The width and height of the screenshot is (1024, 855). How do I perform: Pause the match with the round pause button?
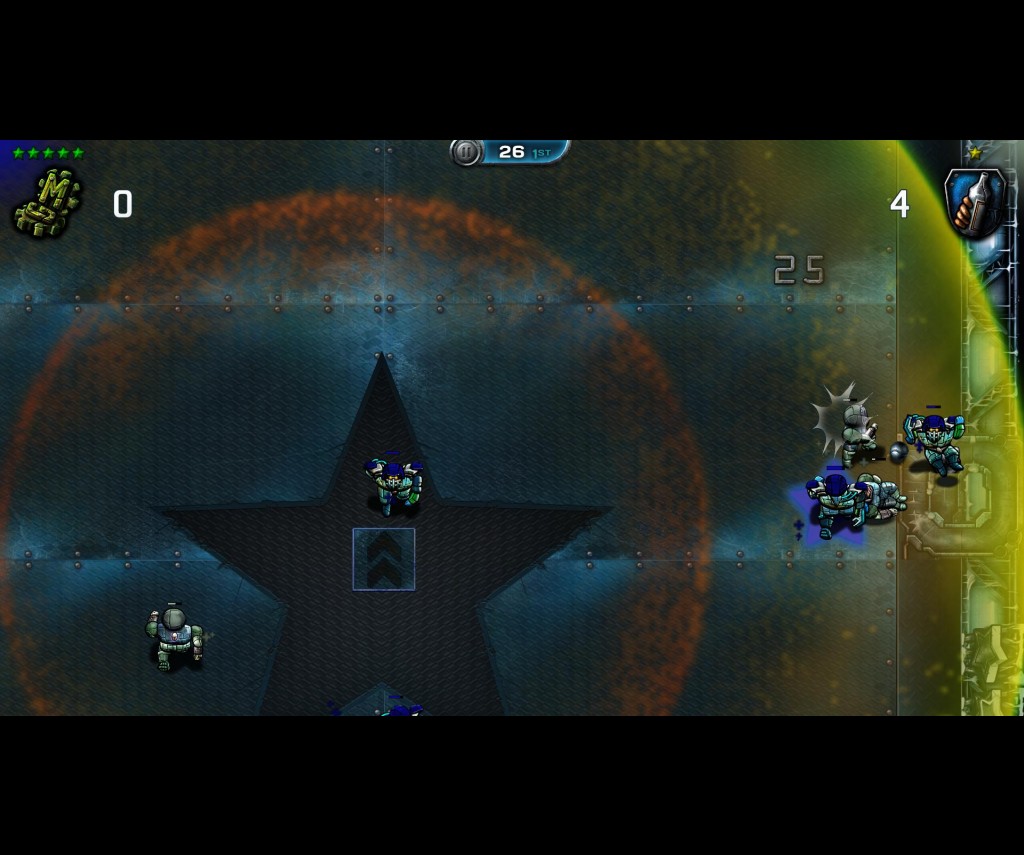coord(466,152)
